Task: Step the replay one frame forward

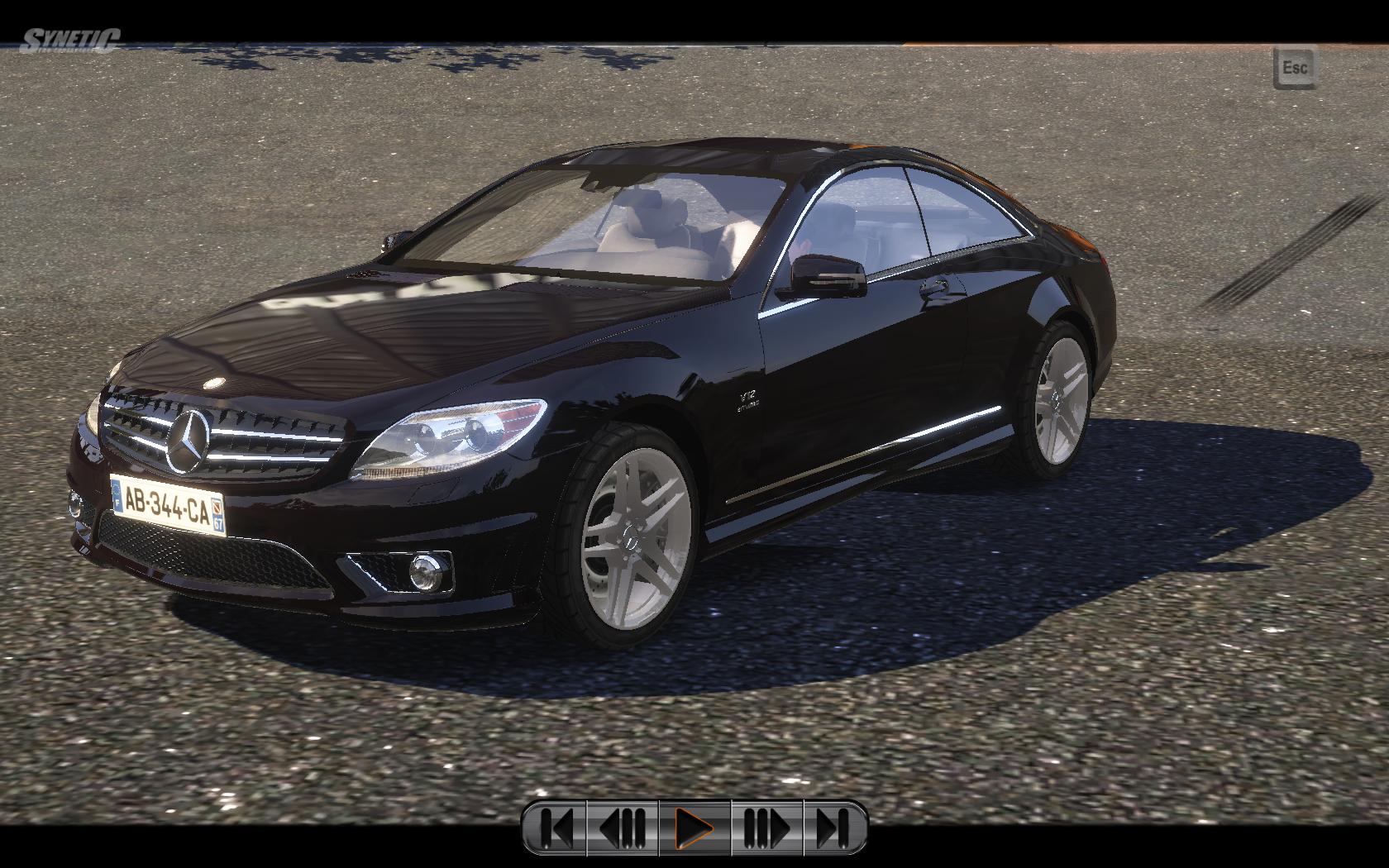Action: coord(766,827)
